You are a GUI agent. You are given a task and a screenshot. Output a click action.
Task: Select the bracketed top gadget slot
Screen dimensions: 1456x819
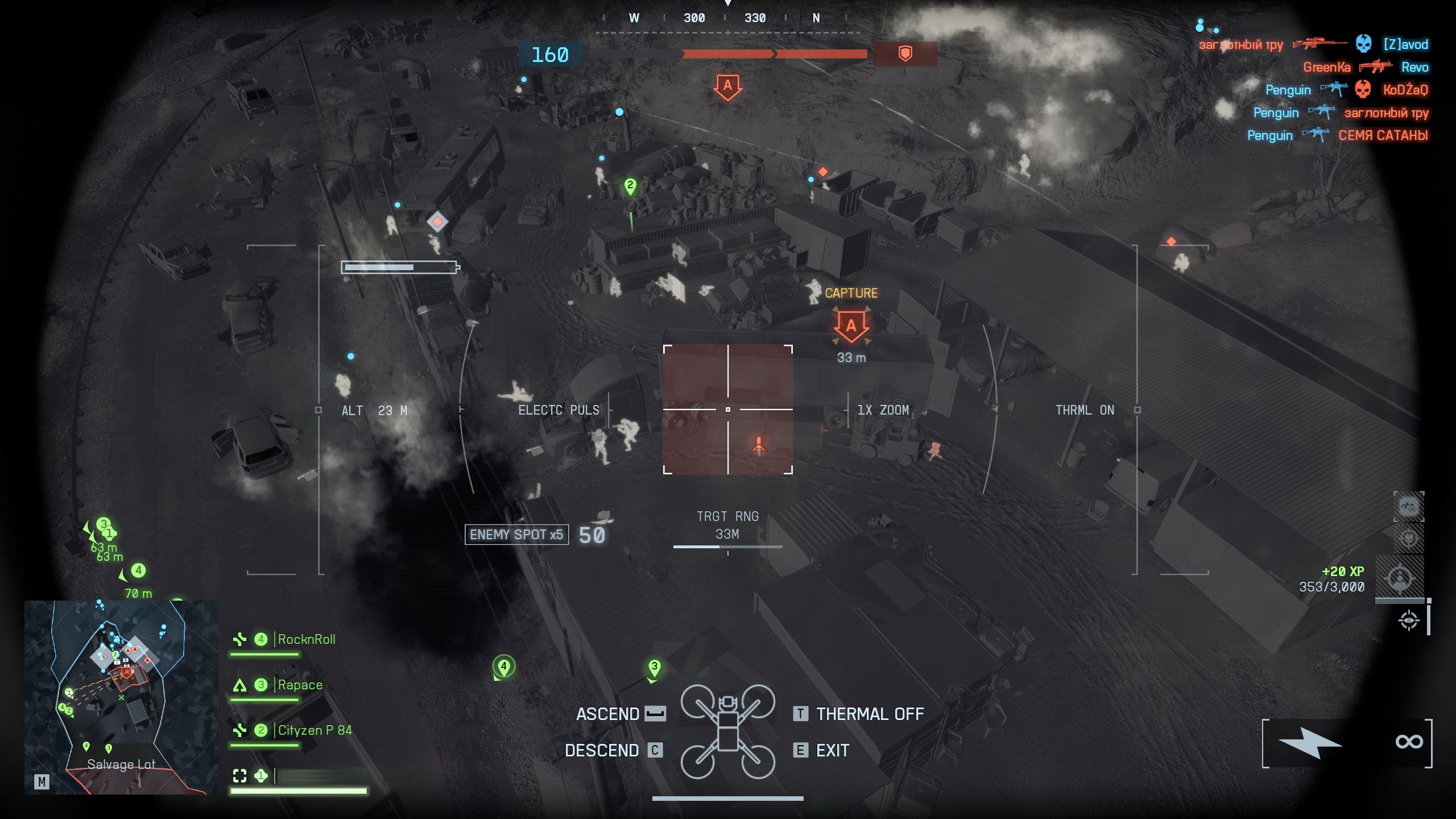[1408, 506]
